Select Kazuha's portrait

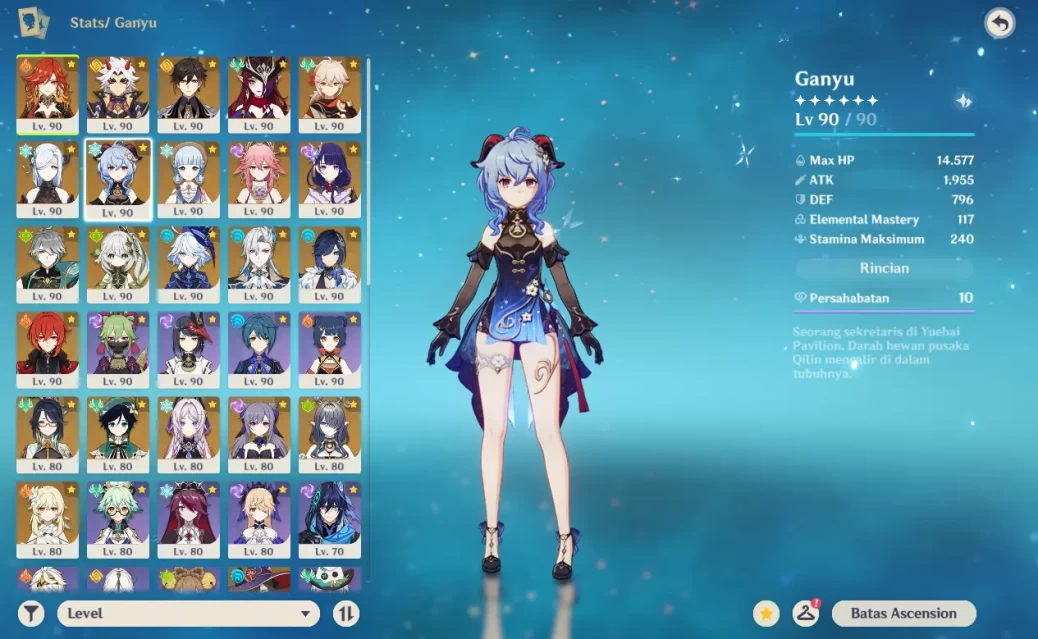[x=330, y=90]
